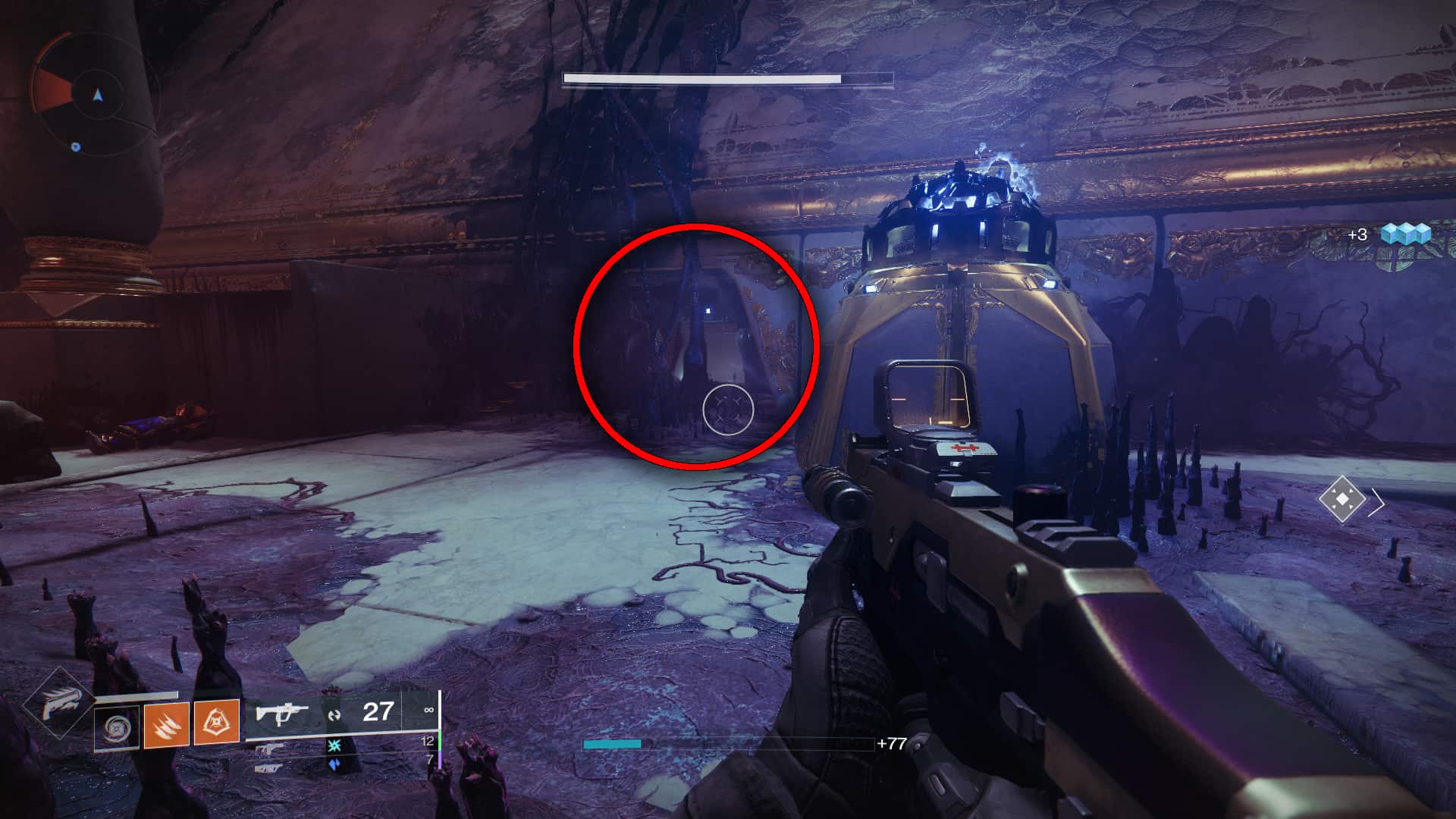Click the ammo counter showing 27

(x=377, y=711)
